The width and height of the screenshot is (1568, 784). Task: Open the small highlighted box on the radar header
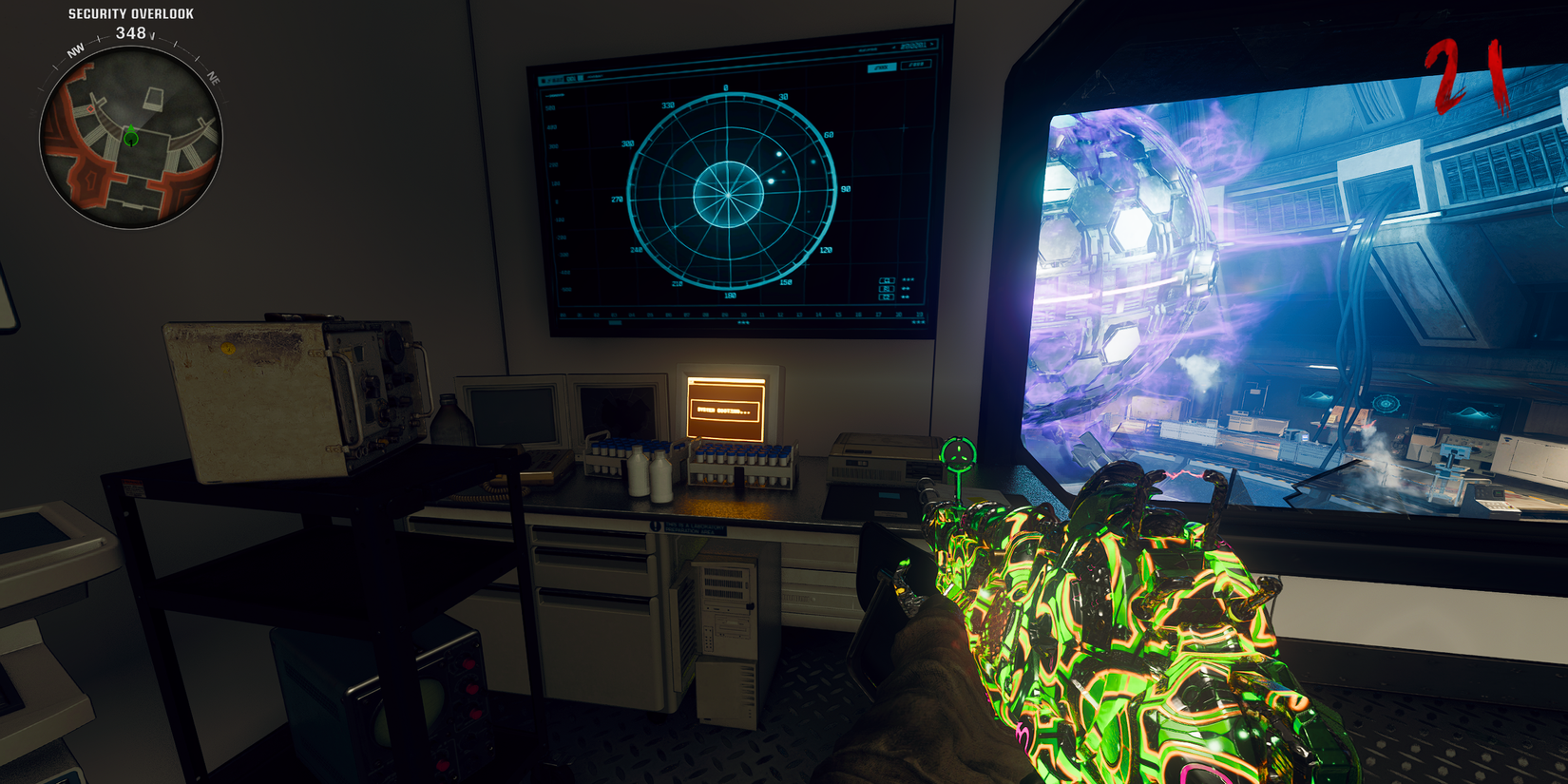[882, 67]
